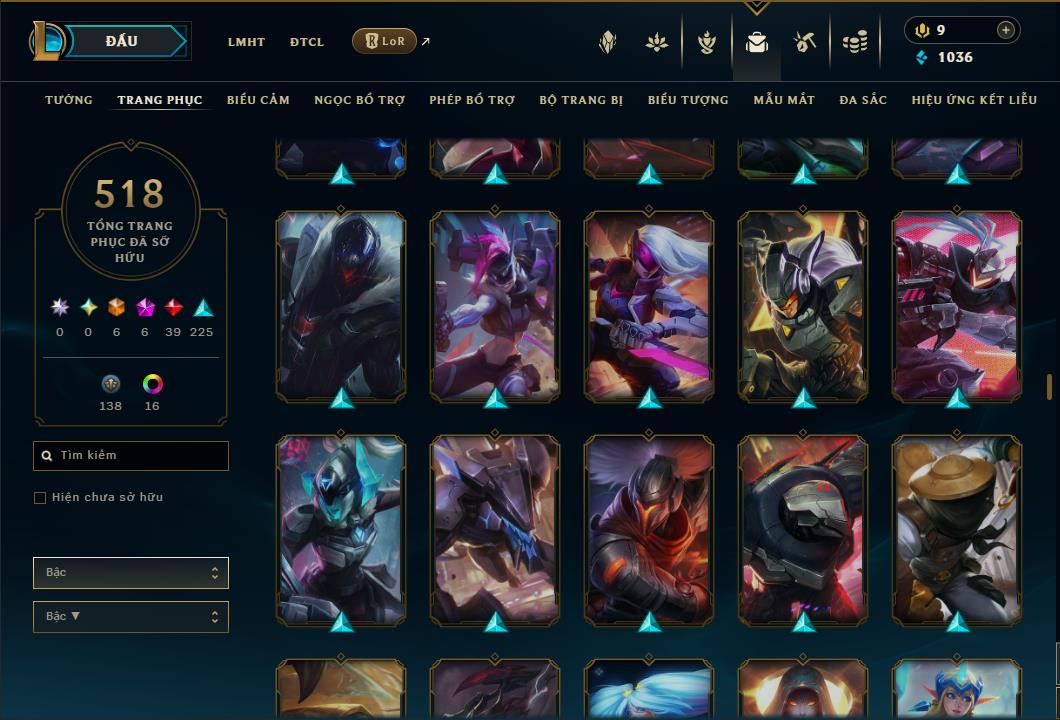
Task: Open the Bậc ▼ sort dropdown
Action: click(131, 617)
